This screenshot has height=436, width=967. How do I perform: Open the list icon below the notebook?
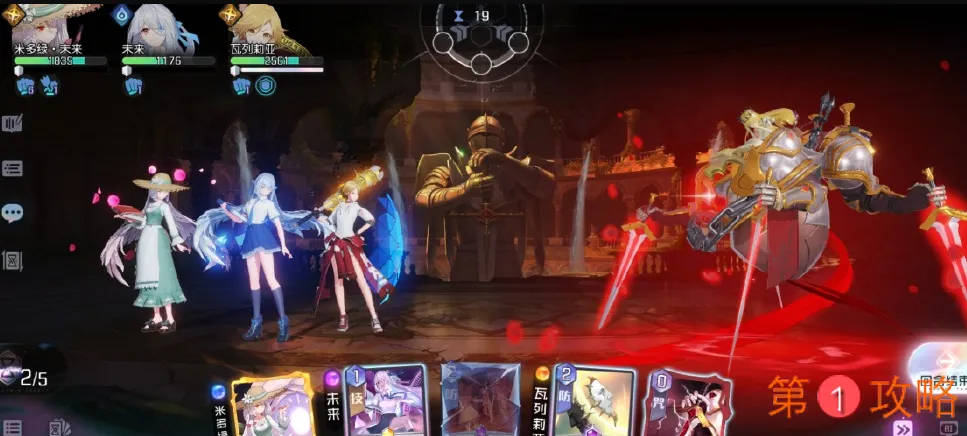click(12, 169)
